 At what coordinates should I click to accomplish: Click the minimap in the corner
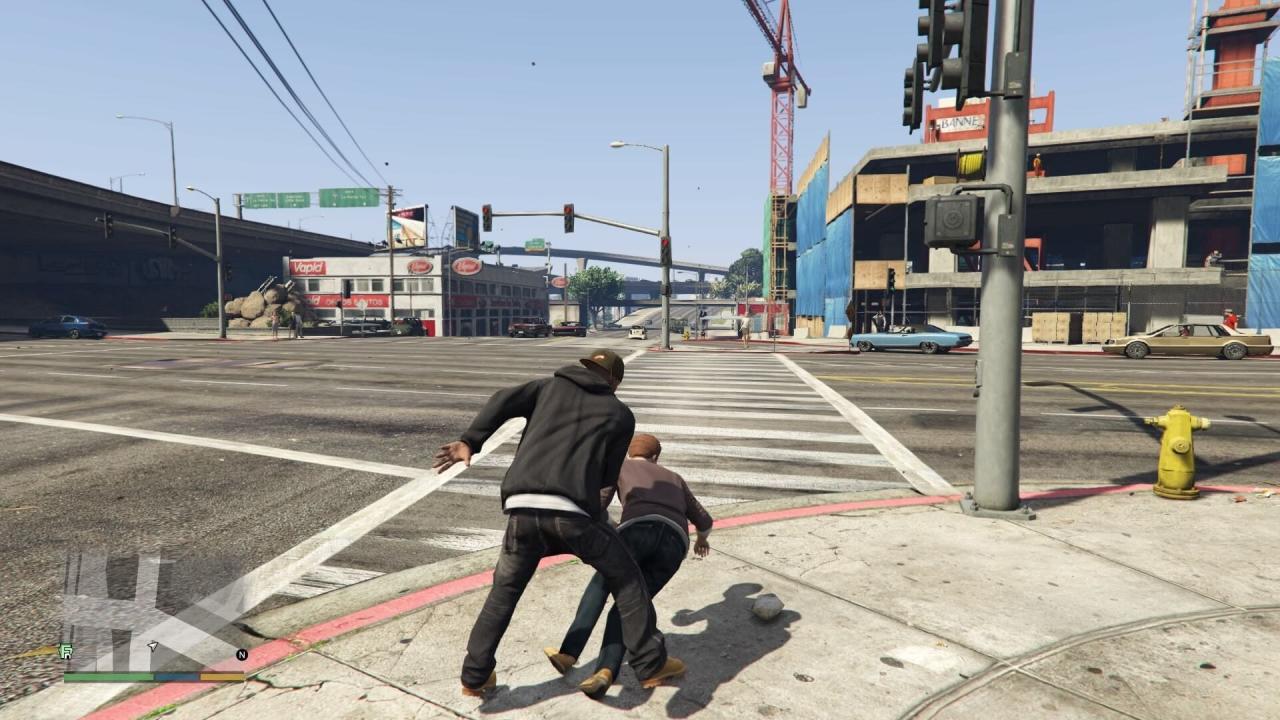tap(154, 610)
